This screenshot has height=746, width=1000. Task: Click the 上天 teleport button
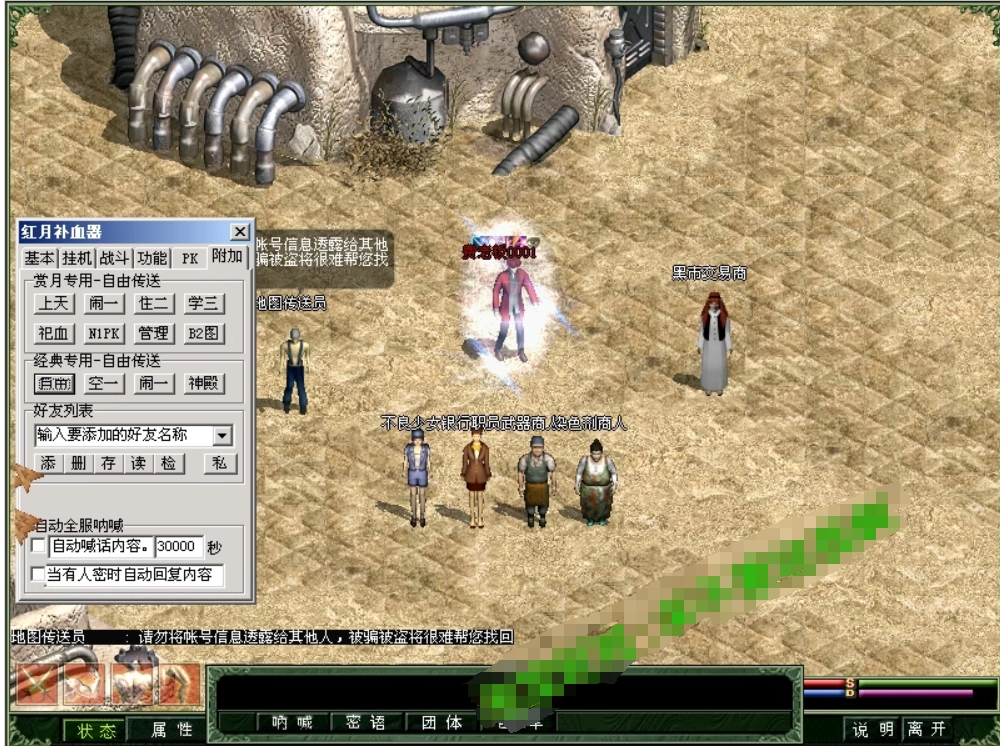54,304
